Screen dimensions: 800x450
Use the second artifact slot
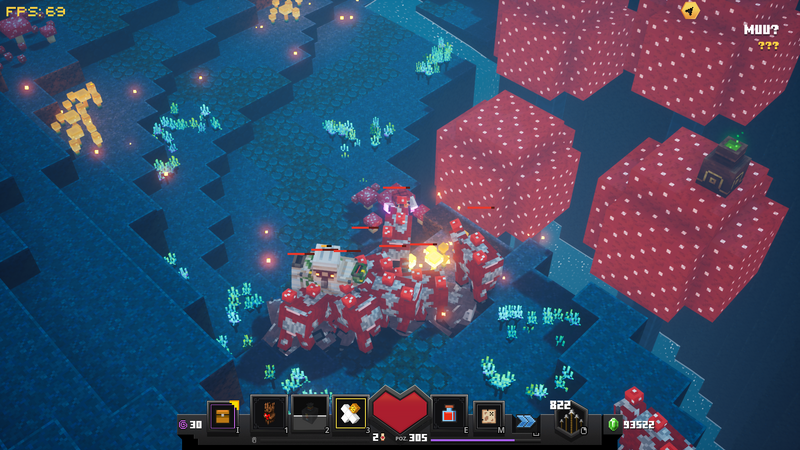(309, 413)
